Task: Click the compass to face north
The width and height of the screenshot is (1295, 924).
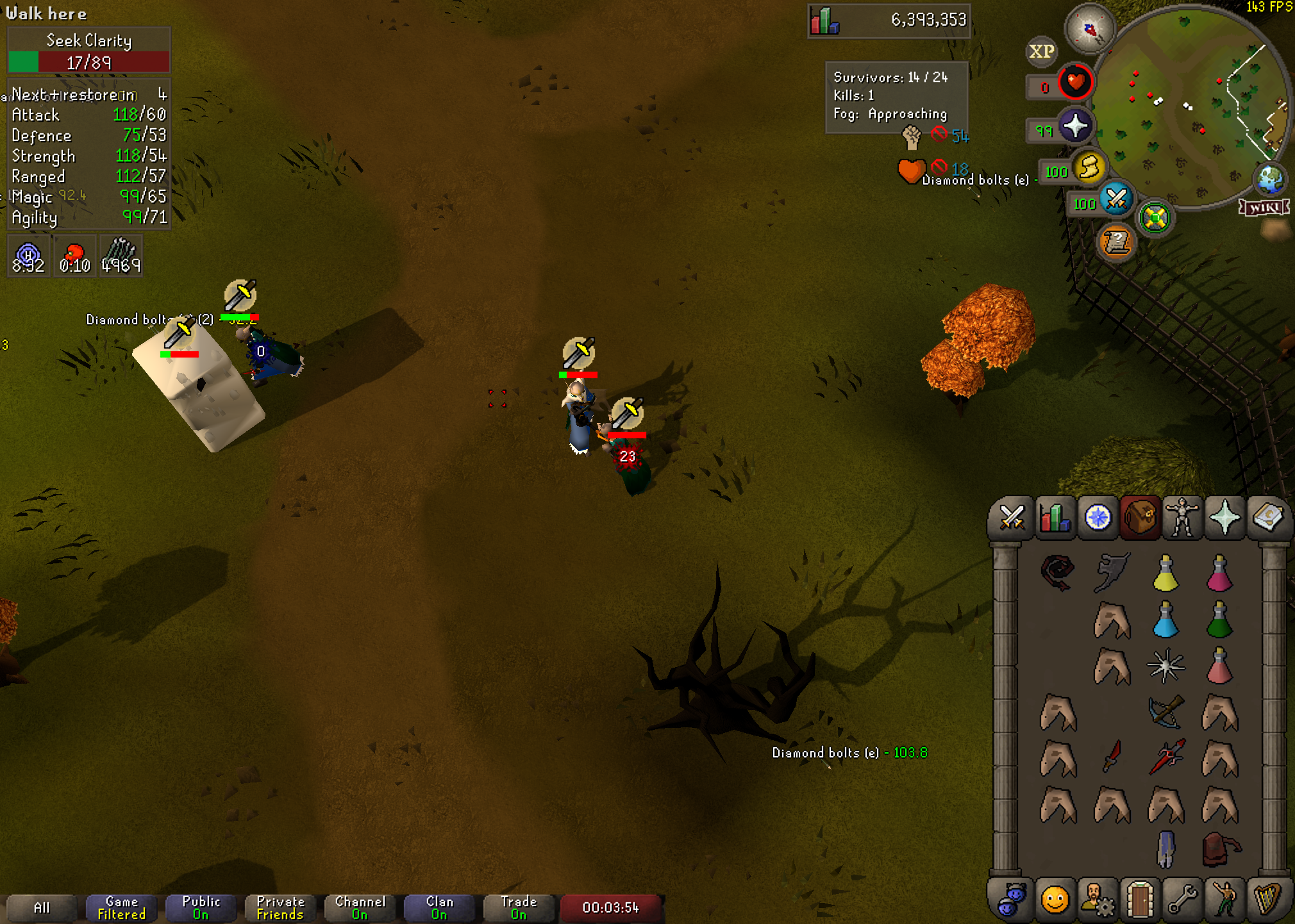Action: [x=1089, y=29]
